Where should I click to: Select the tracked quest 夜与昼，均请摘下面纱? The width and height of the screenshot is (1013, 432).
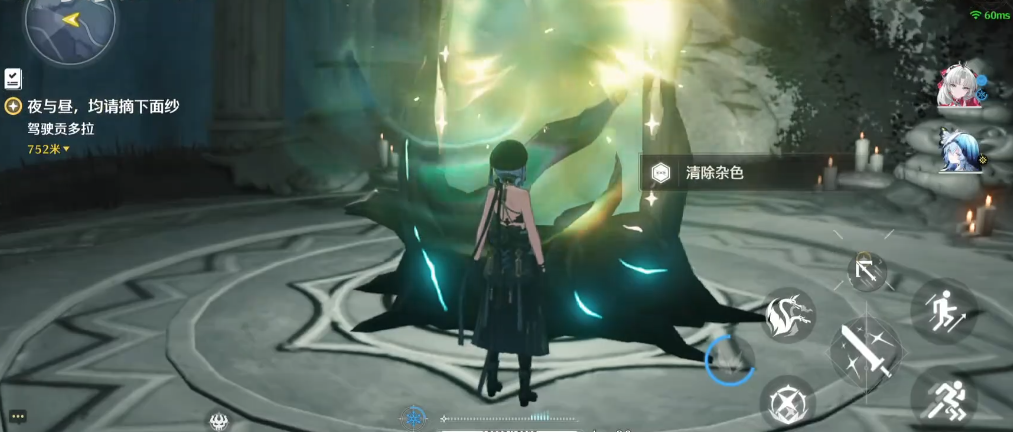click(x=103, y=106)
